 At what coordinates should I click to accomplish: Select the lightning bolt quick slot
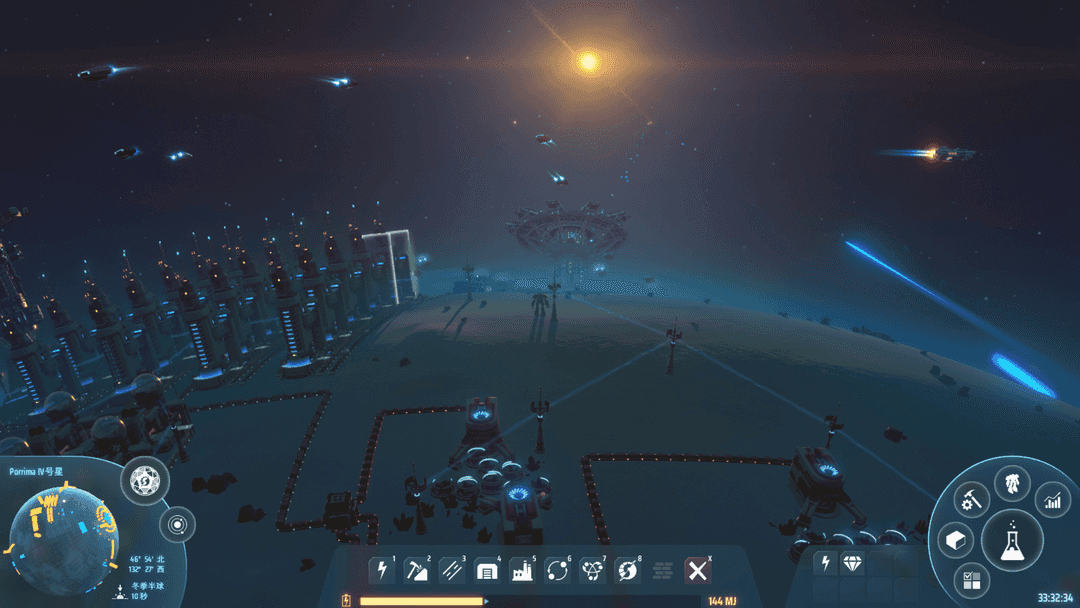click(826, 564)
